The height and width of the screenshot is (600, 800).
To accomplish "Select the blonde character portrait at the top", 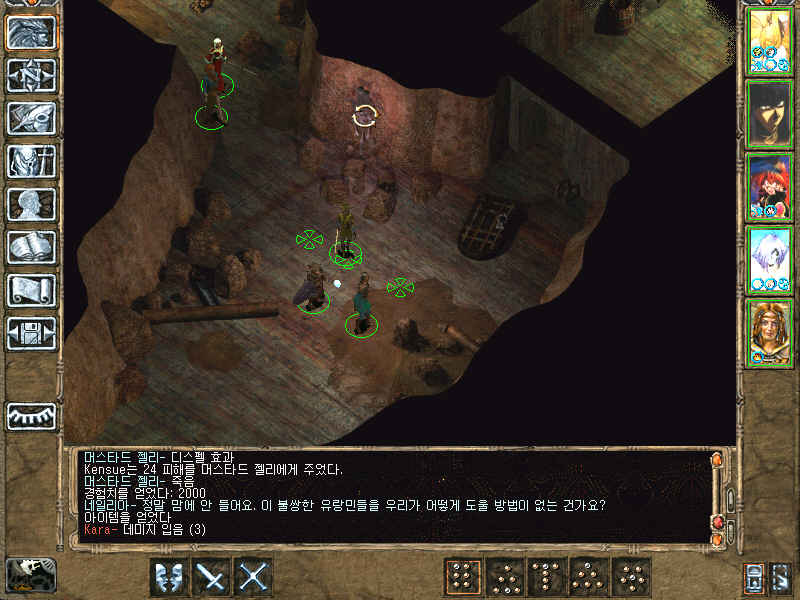I will 770,39.
